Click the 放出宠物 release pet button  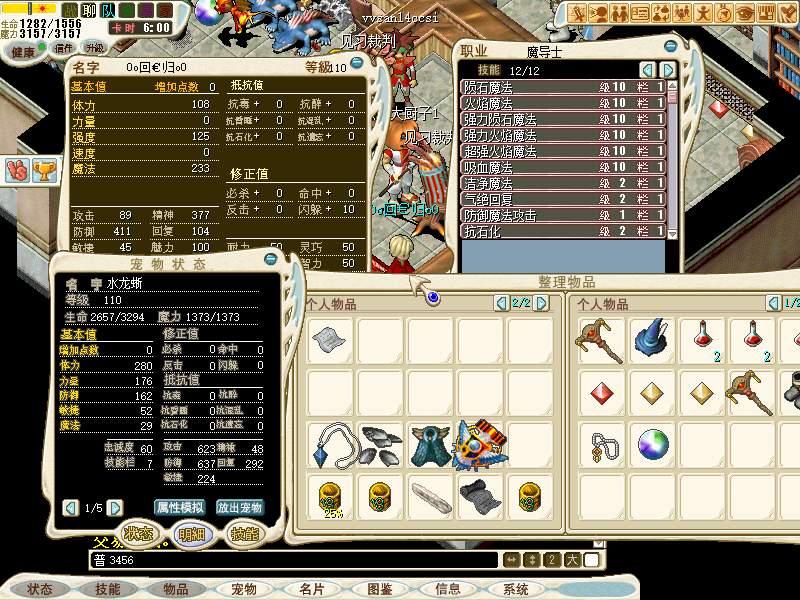click(x=240, y=507)
